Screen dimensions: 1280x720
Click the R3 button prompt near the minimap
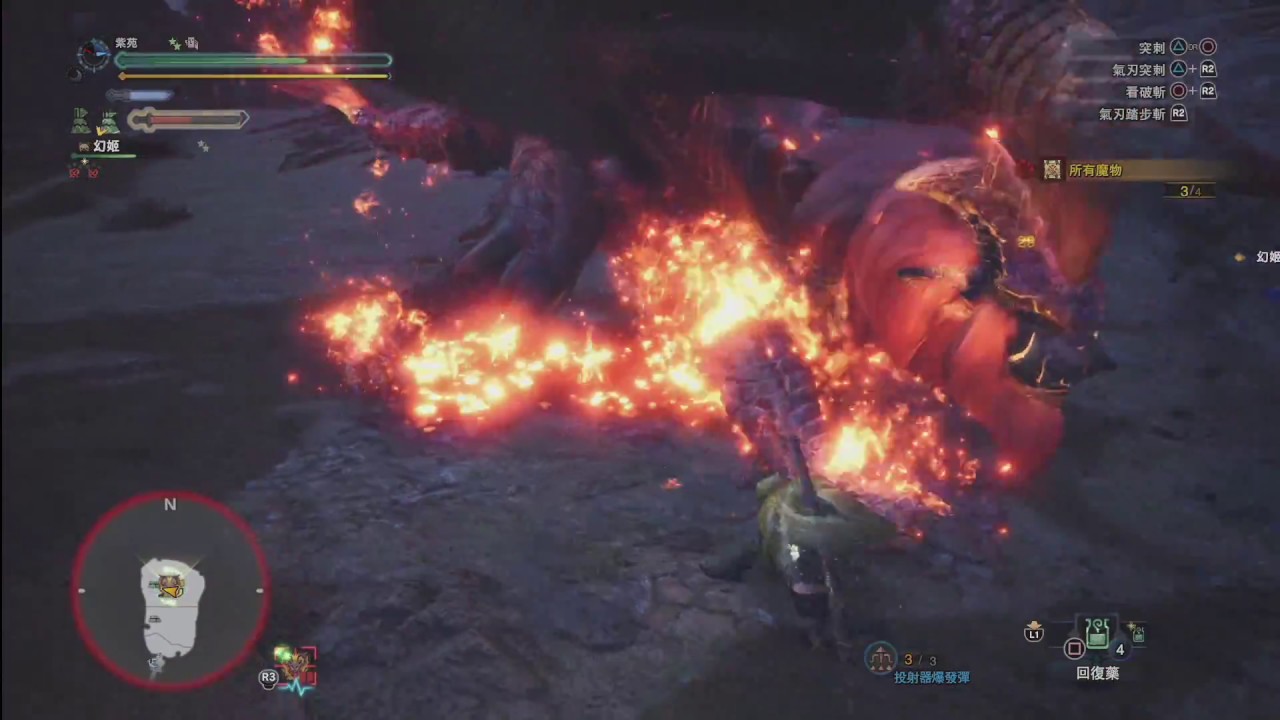(x=268, y=677)
